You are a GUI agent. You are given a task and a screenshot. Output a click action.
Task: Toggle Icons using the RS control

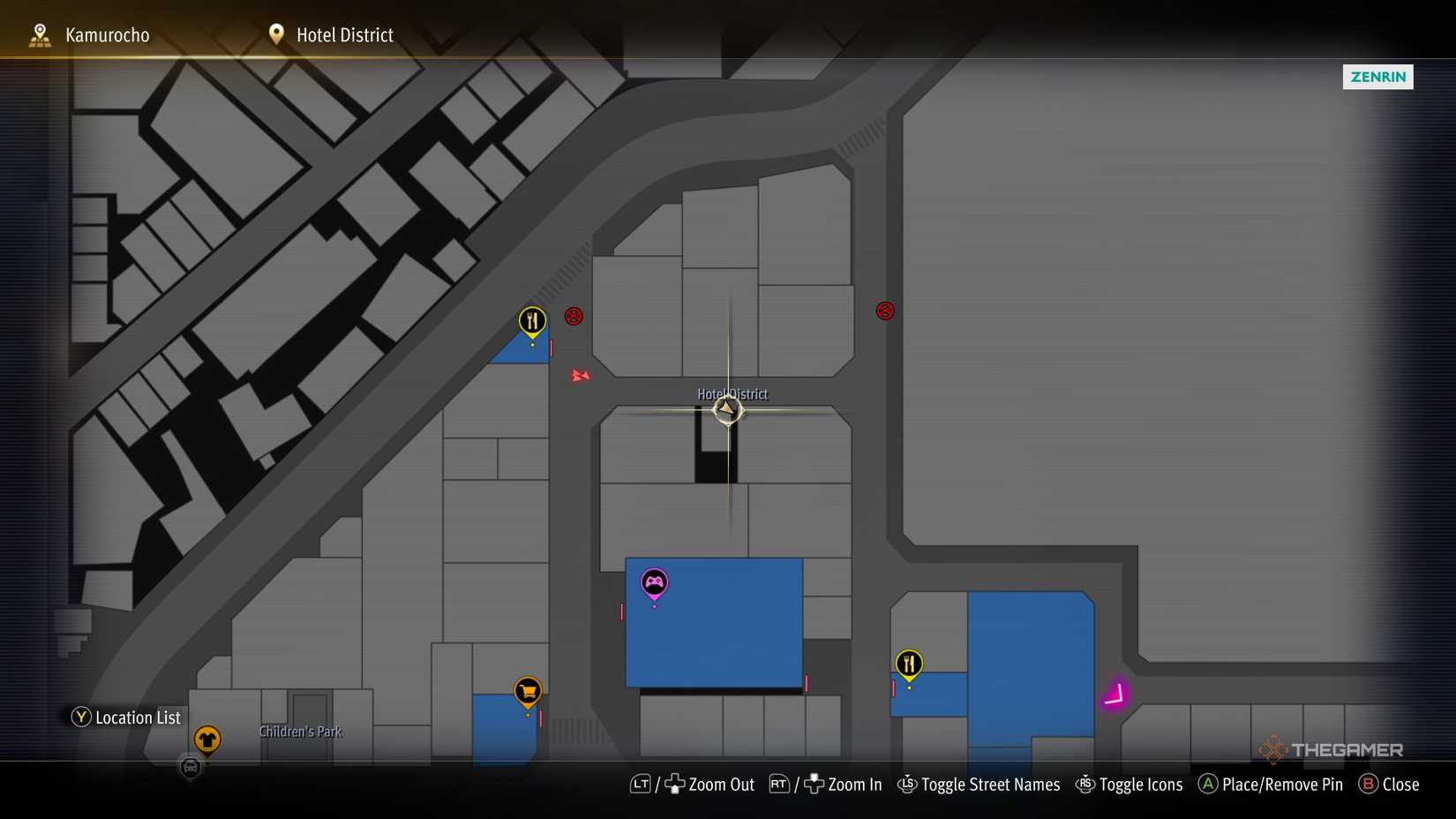1130,785
